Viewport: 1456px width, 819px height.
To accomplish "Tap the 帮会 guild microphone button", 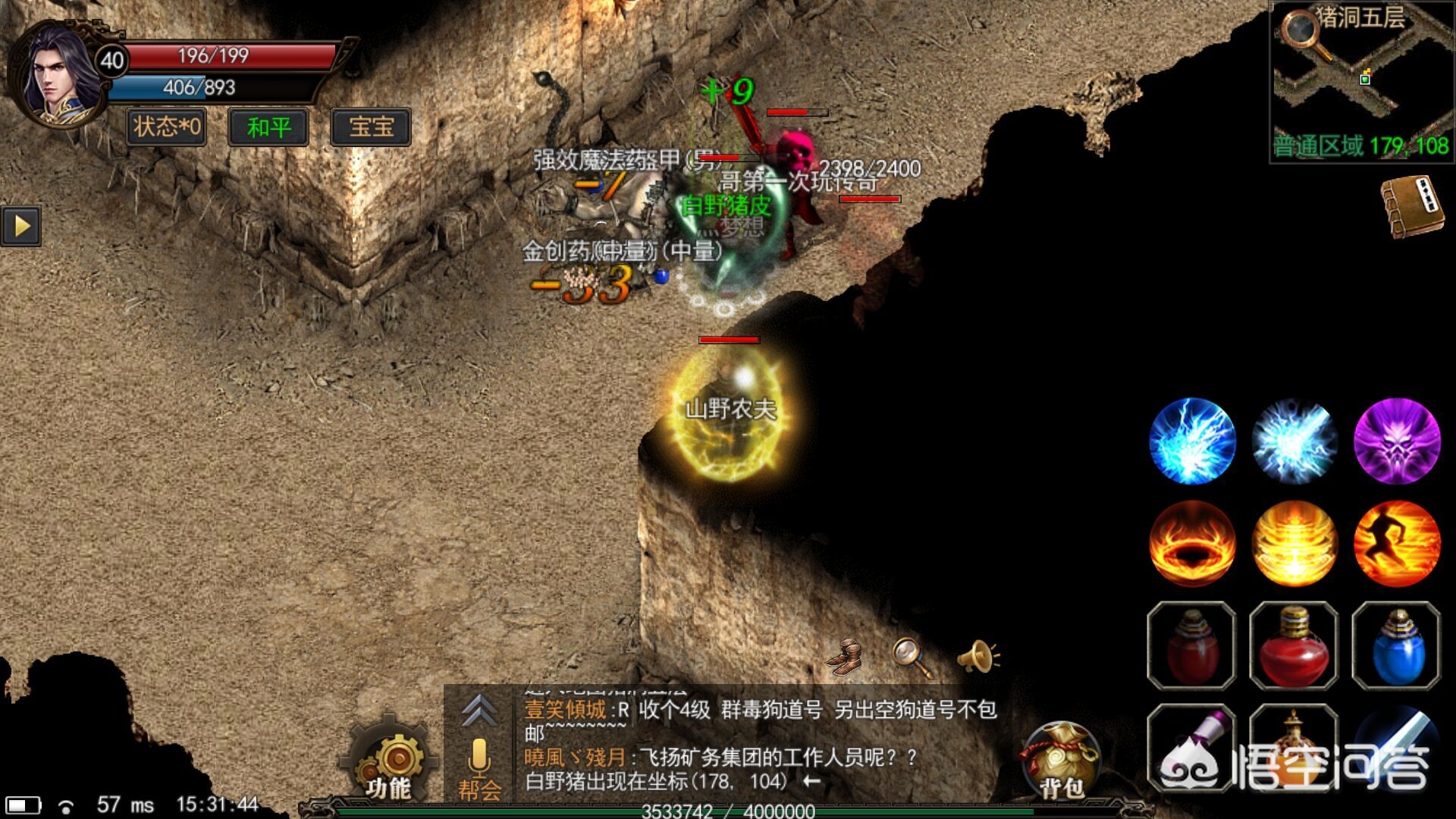I will click(x=479, y=767).
